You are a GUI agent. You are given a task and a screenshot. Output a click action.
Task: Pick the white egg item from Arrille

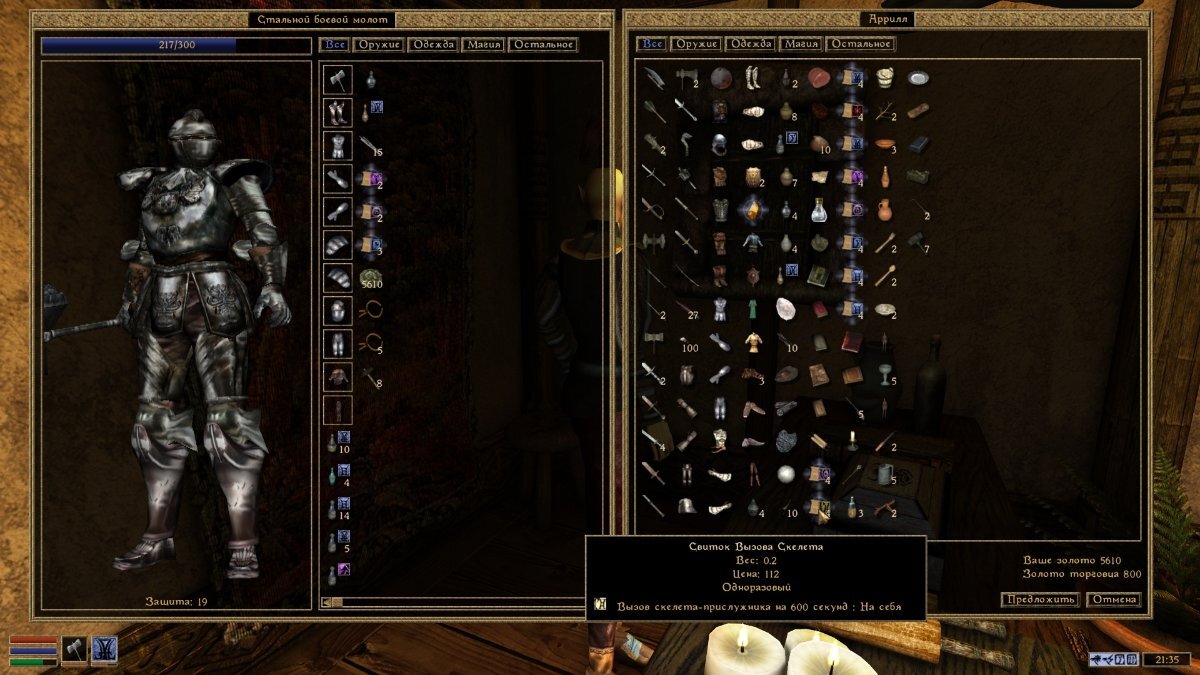787,308
